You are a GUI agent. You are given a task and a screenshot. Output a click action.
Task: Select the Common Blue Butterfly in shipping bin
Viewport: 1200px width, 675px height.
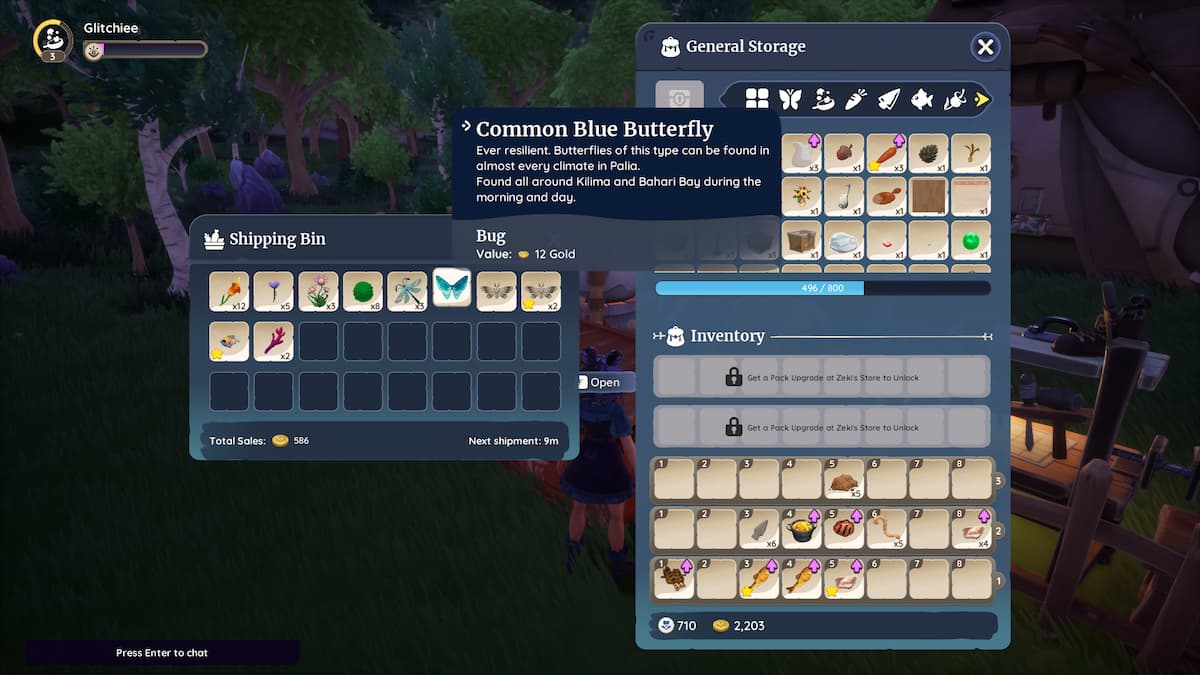coord(452,290)
